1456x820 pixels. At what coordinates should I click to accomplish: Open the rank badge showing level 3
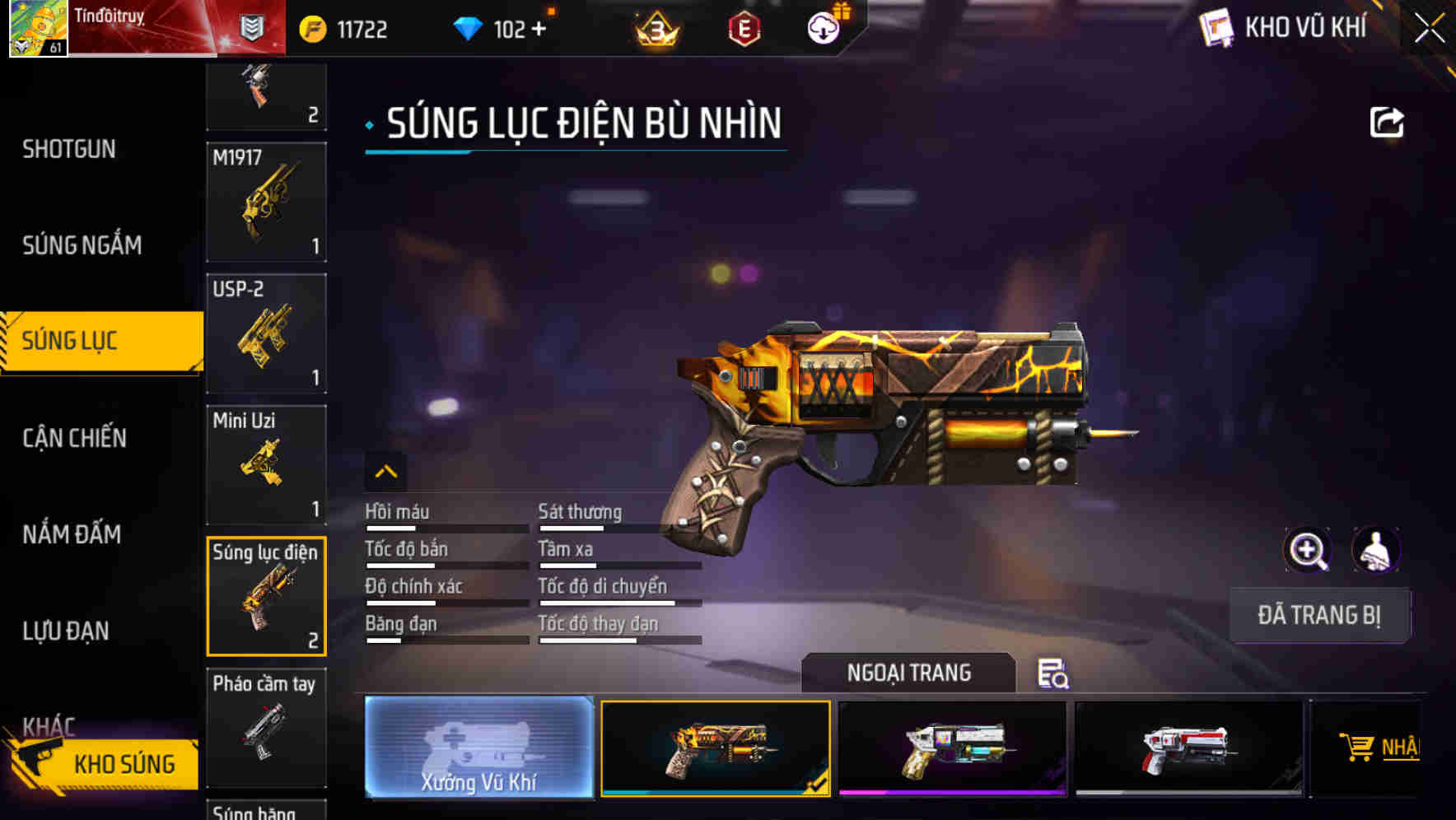click(653, 28)
